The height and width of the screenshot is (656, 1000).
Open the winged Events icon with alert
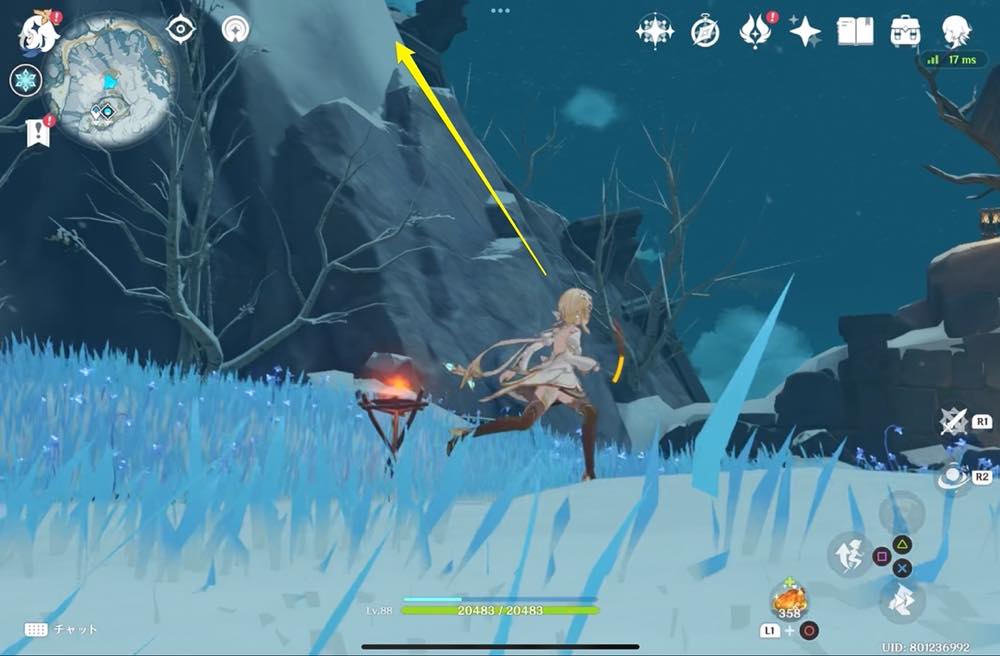[x=755, y=32]
